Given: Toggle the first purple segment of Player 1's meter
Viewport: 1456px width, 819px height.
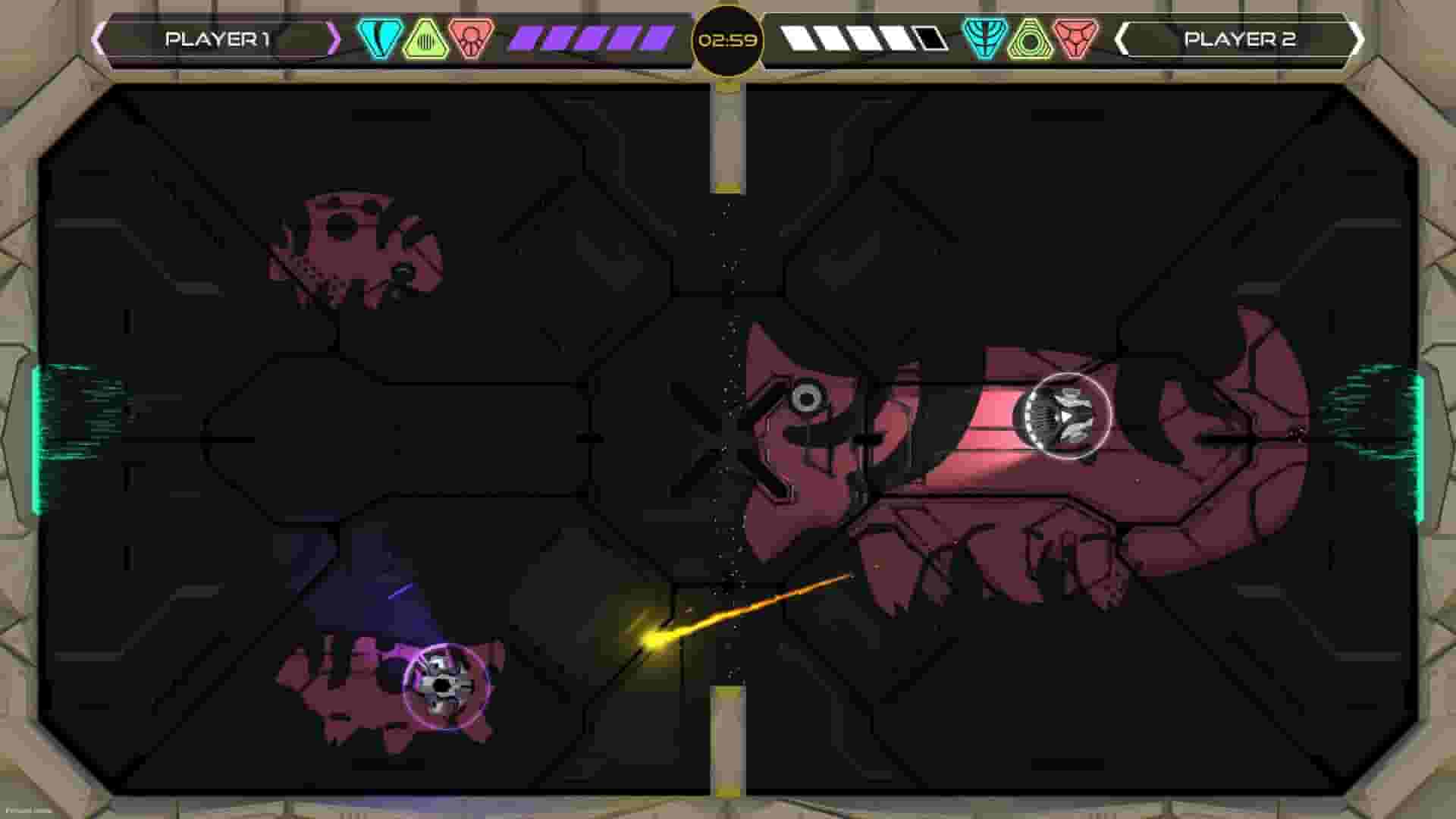Looking at the screenshot, I should tap(523, 34).
